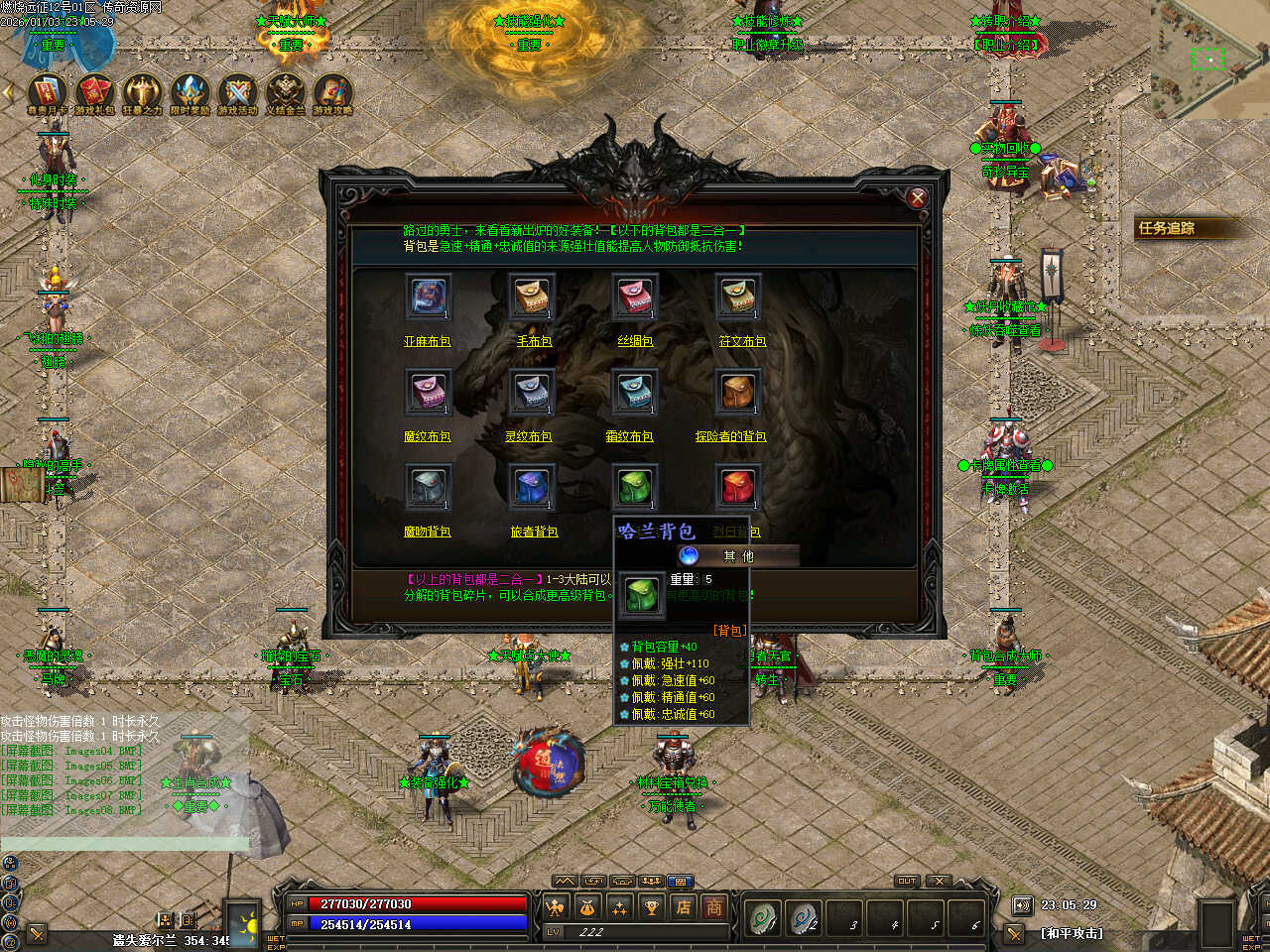Show the 游戏攻略 game guide

point(332,92)
